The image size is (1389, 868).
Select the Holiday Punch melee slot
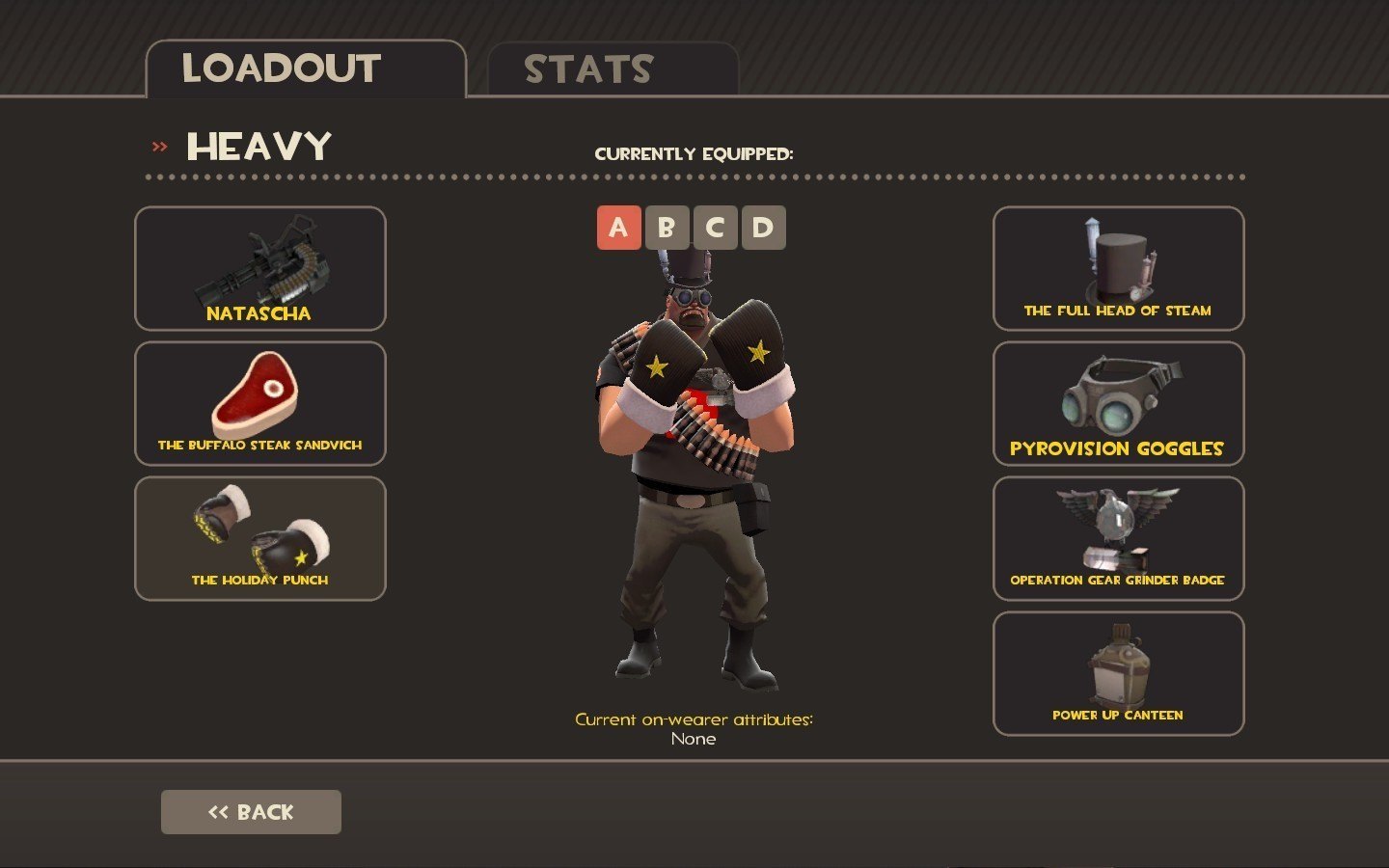[x=260, y=539]
